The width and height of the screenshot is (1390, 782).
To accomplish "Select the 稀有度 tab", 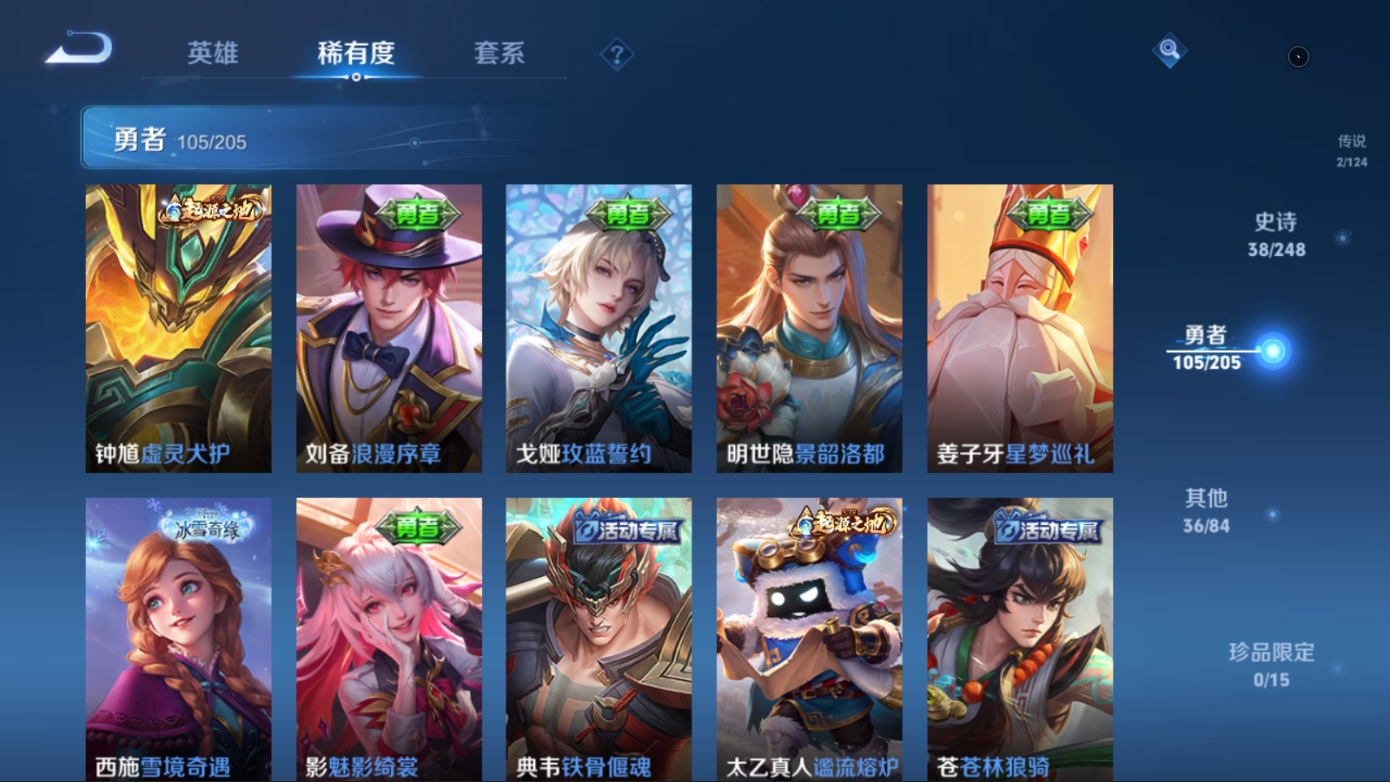I will click(356, 52).
